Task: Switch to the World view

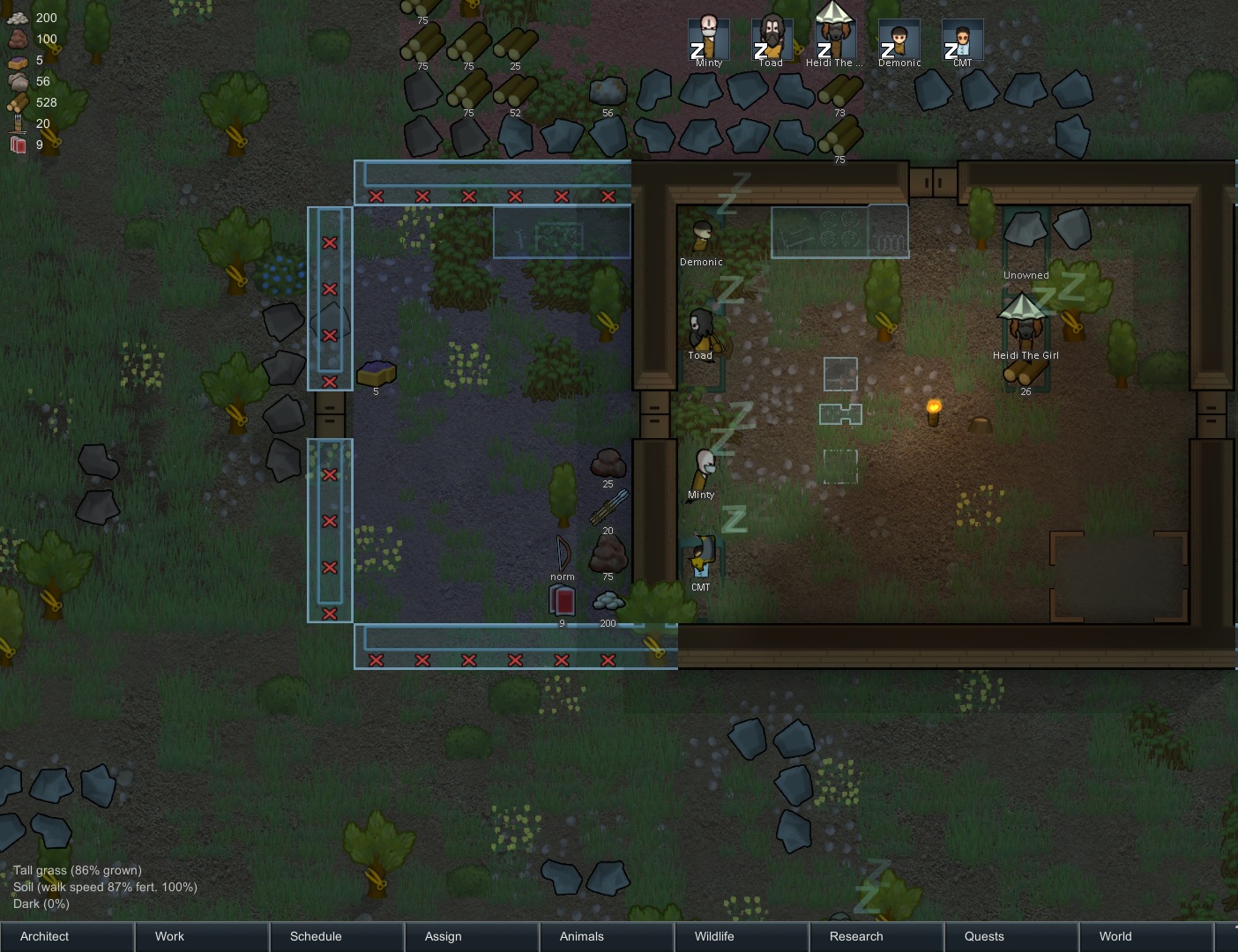Action: click(1145, 936)
